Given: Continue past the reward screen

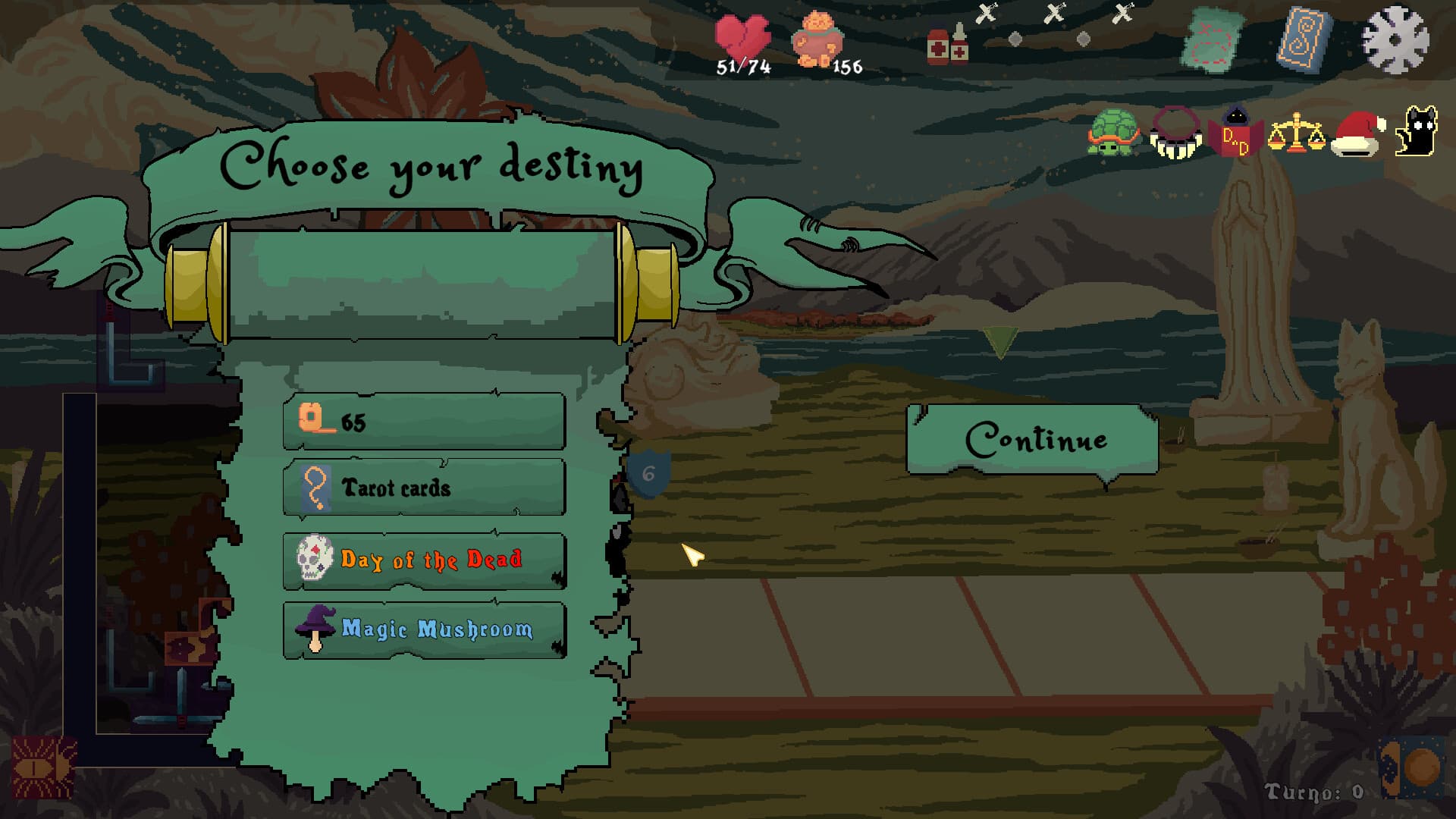Looking at the screenshot, I should click(x=1033, y=440).
